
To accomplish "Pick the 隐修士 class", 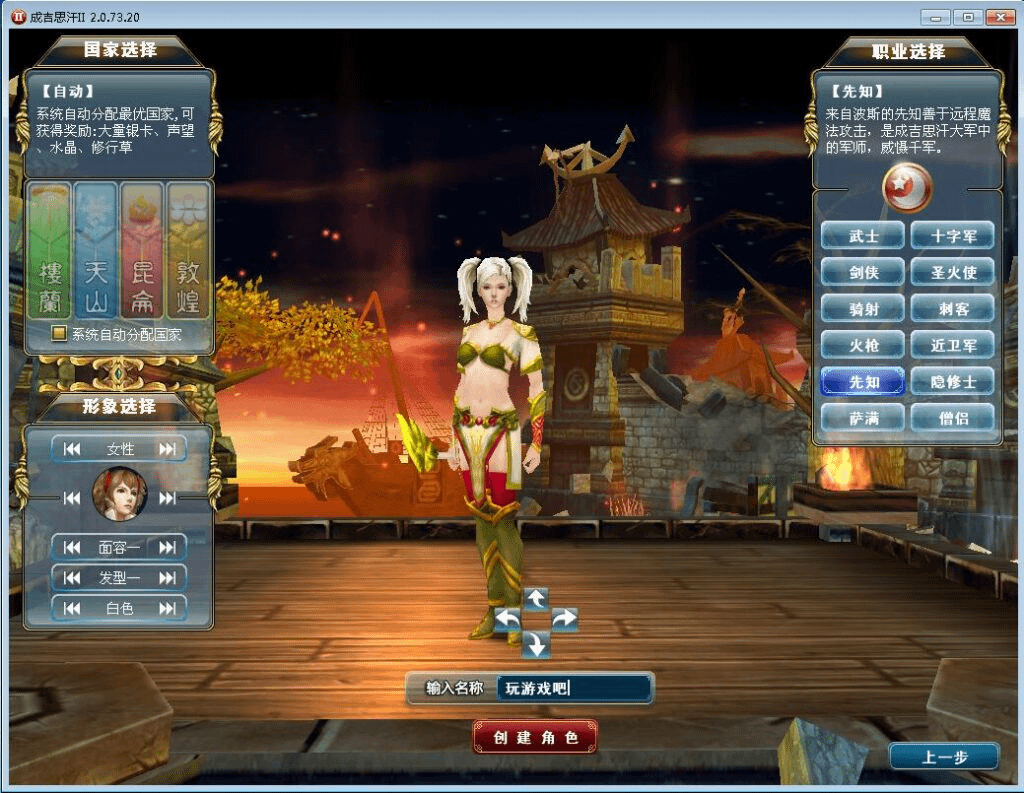I will click(x=952, y=381).
